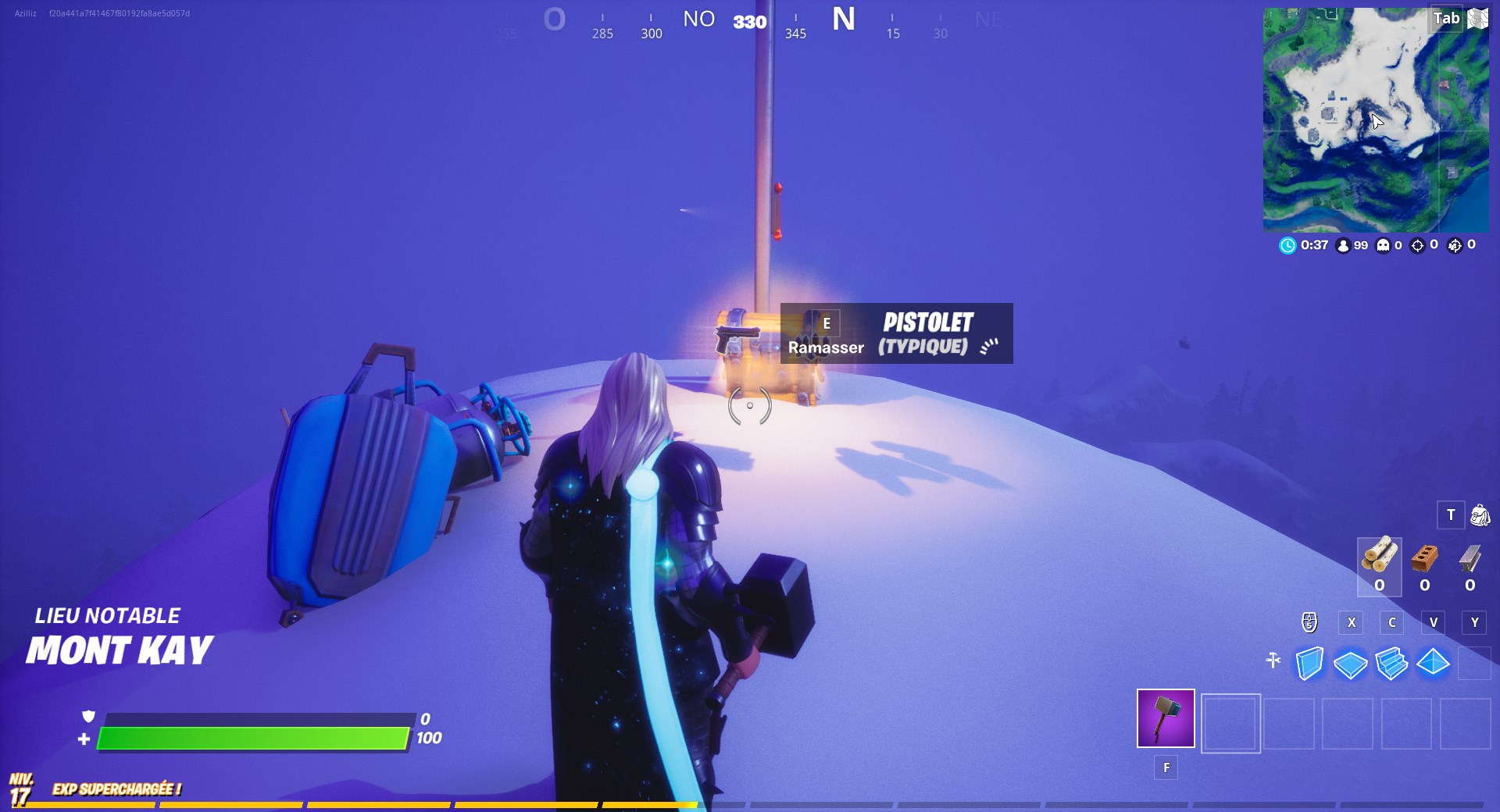Click the players remaining counter icon
Screen dimensions: 1500x812
tap(1343, 246)
